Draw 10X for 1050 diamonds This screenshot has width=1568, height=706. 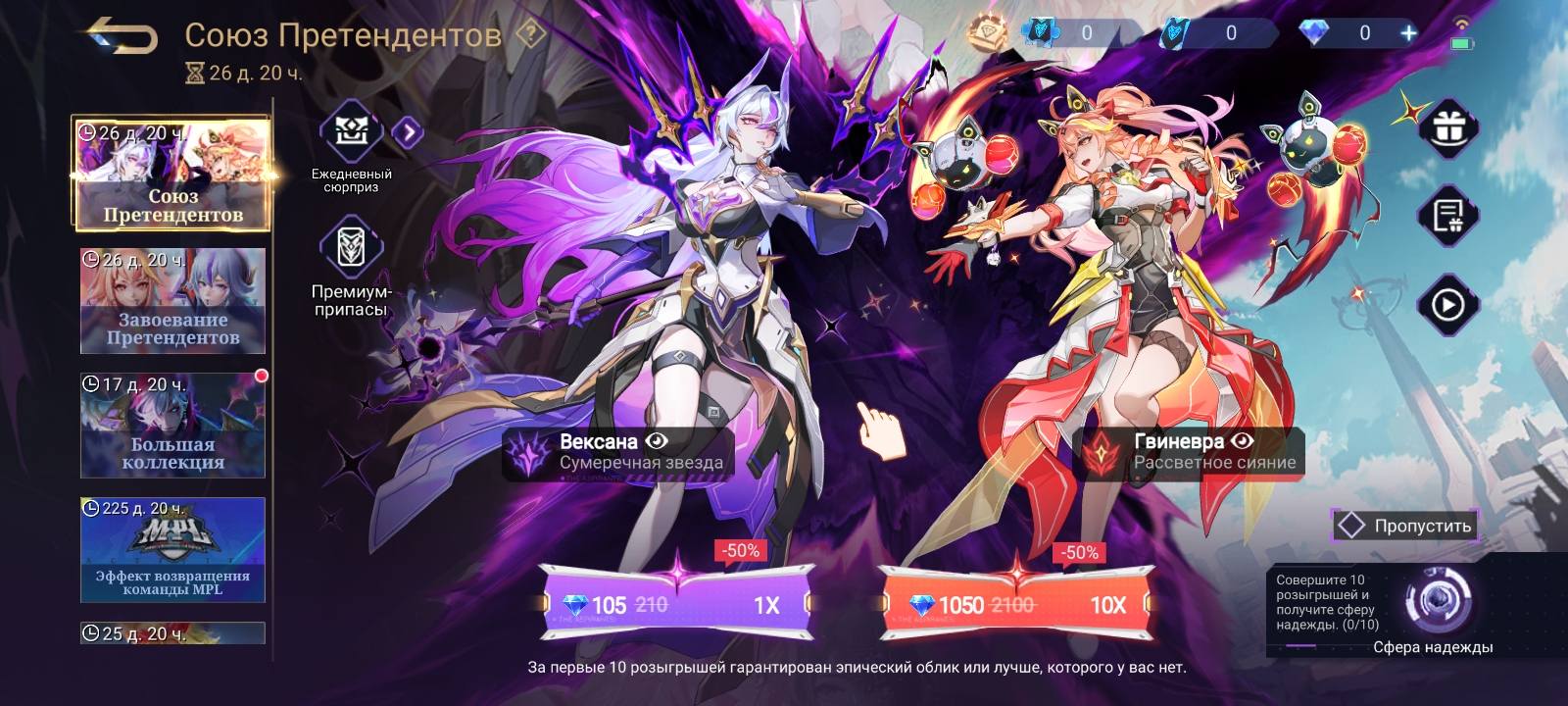(1015, 604)
